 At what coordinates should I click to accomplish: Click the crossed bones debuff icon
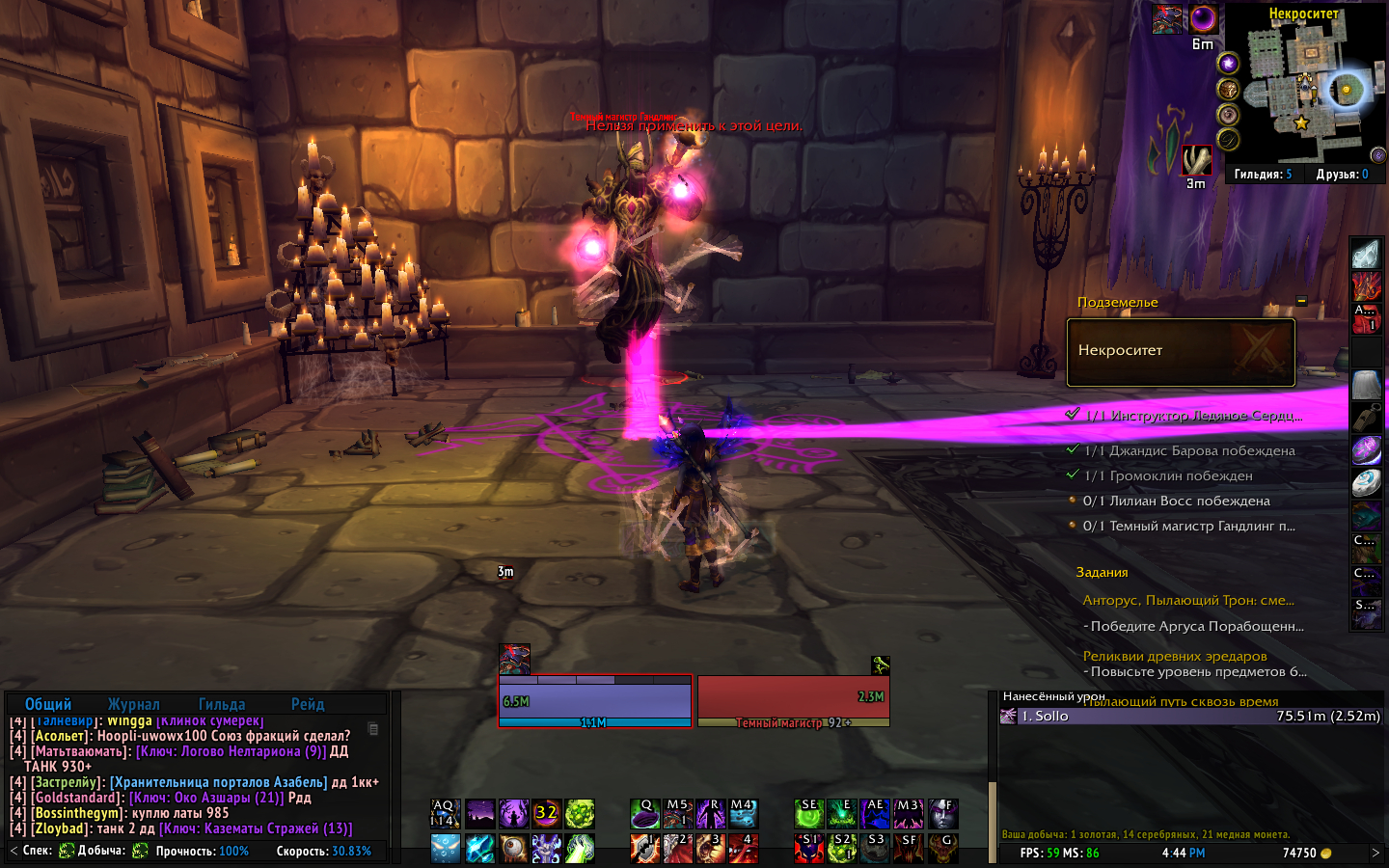[1197, 160]
